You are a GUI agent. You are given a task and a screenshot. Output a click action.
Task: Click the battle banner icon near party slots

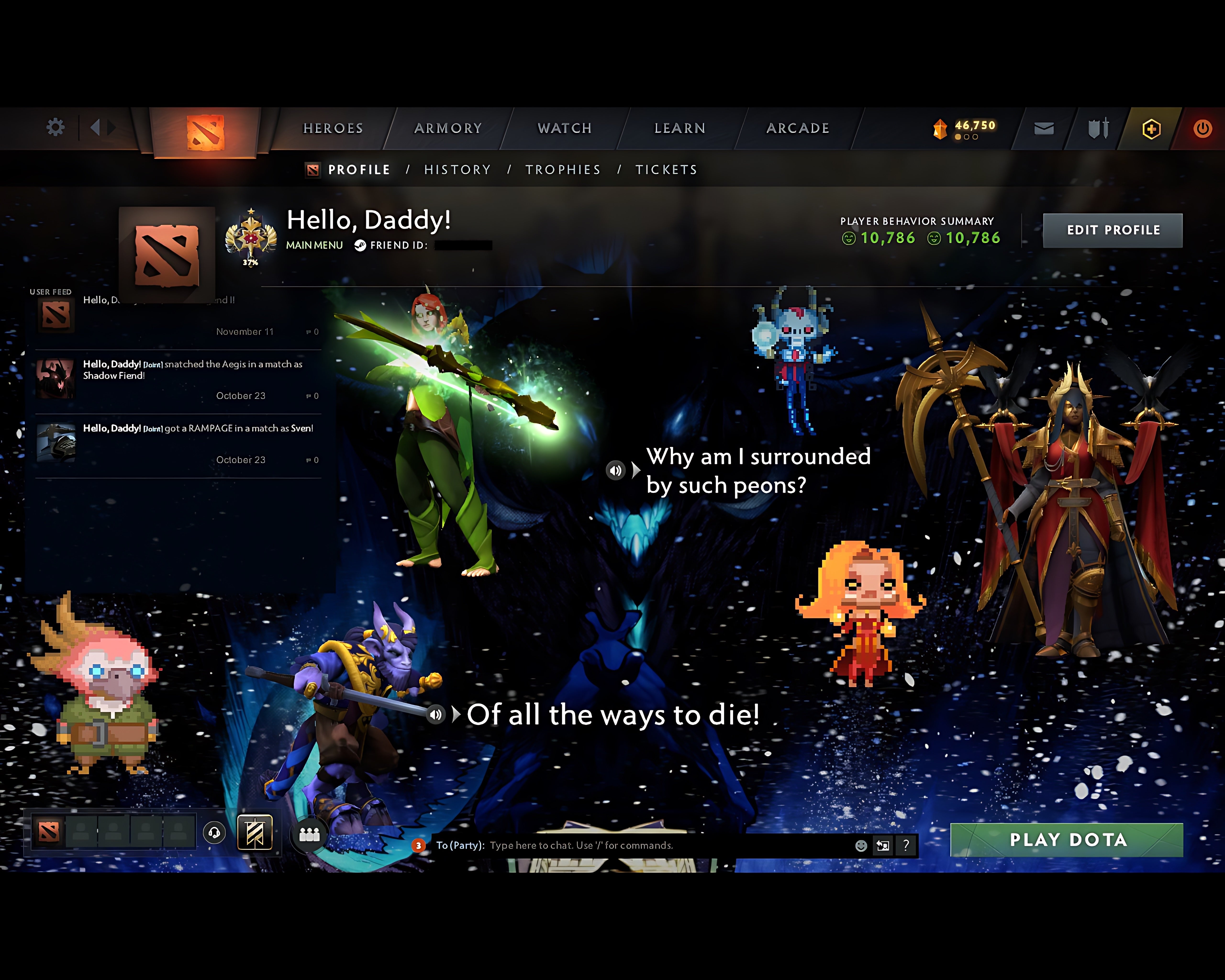256,833
